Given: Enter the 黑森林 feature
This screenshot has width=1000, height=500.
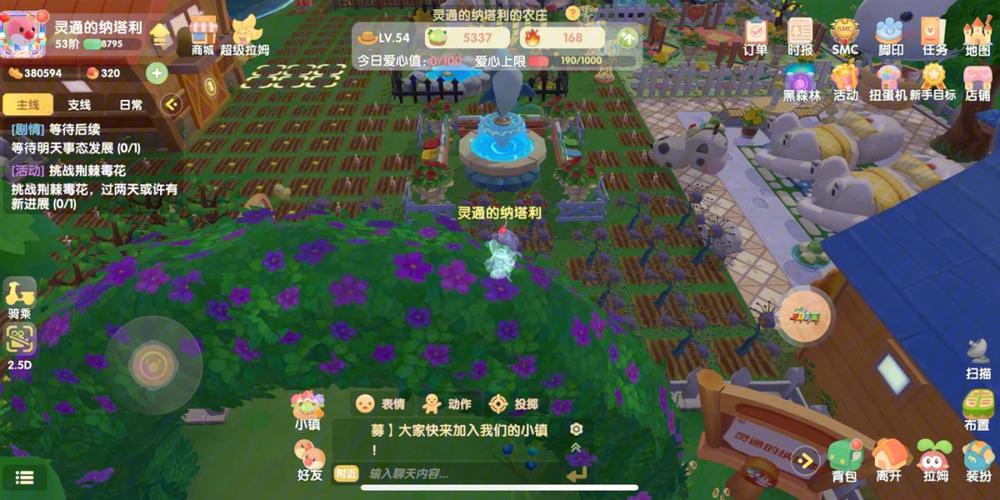Looking at the screenshot, I should 801,82.
